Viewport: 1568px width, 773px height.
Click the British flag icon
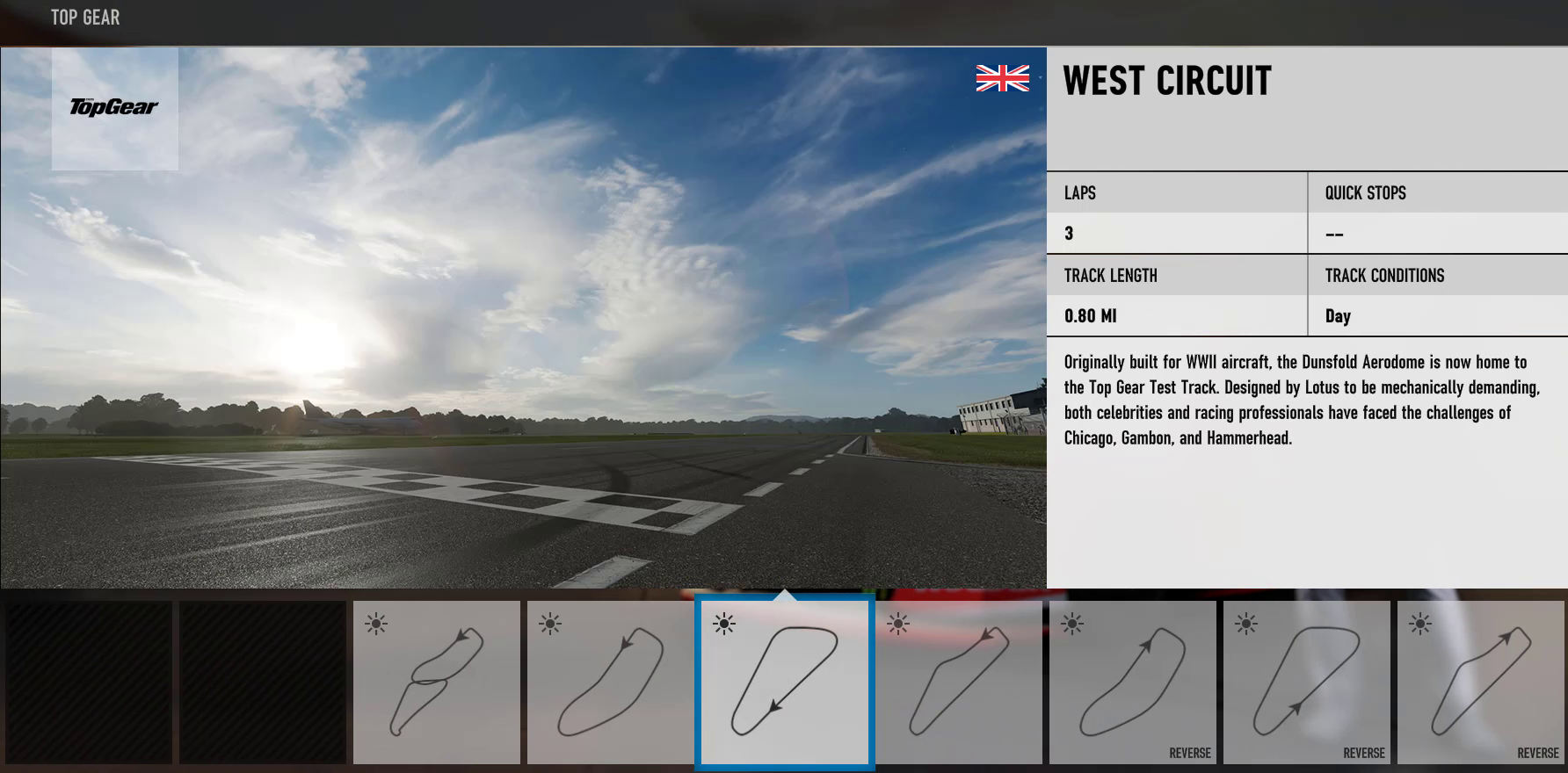pos(1001,78)
